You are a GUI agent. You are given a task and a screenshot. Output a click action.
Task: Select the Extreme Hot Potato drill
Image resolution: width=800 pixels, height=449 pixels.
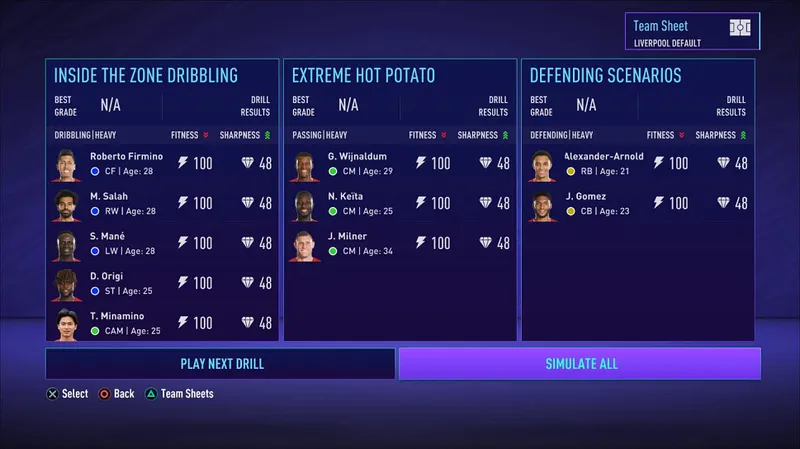point(363,75)
